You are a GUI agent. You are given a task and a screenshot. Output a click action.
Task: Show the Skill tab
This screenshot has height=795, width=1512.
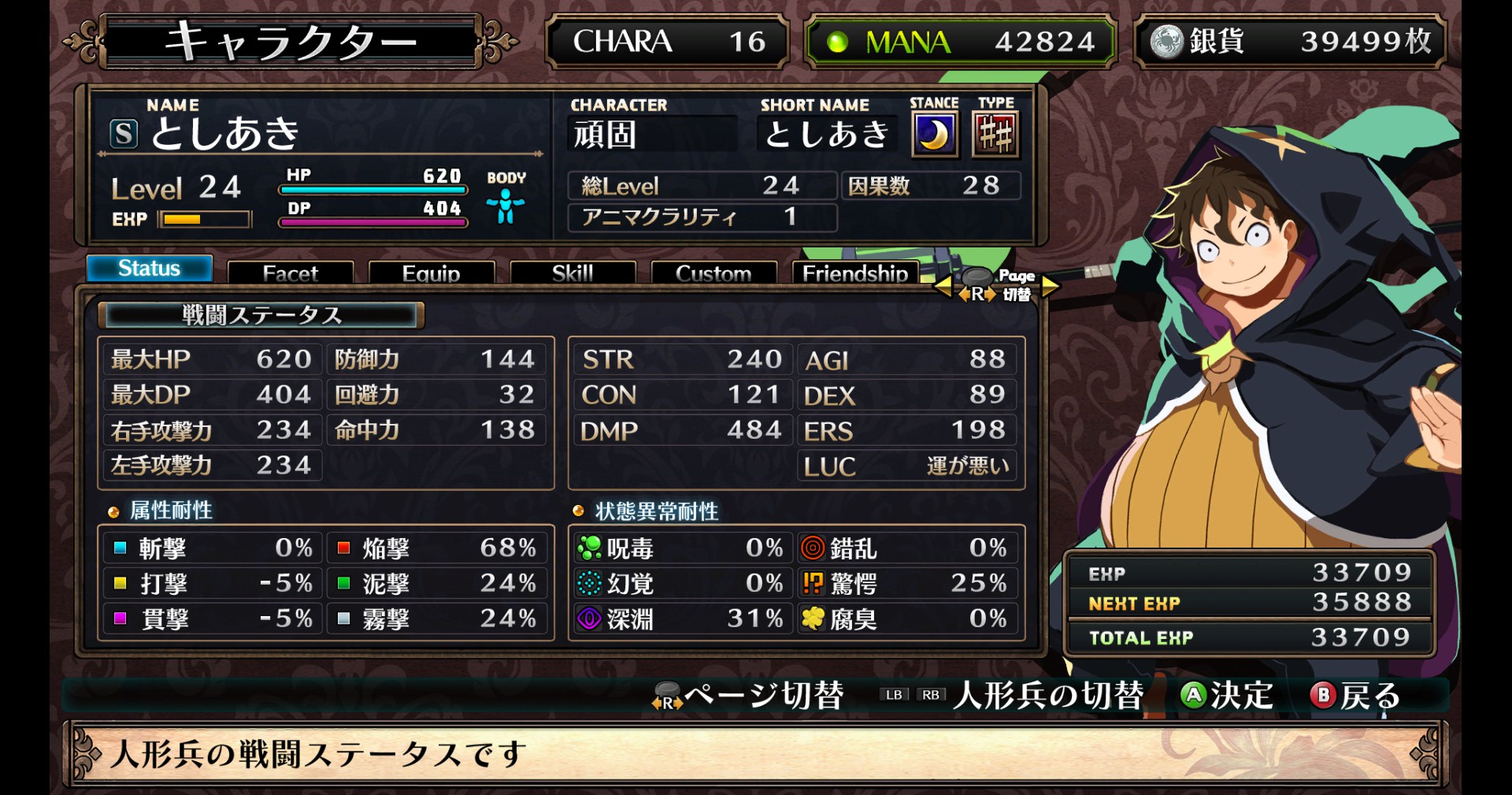click(573, 273)
